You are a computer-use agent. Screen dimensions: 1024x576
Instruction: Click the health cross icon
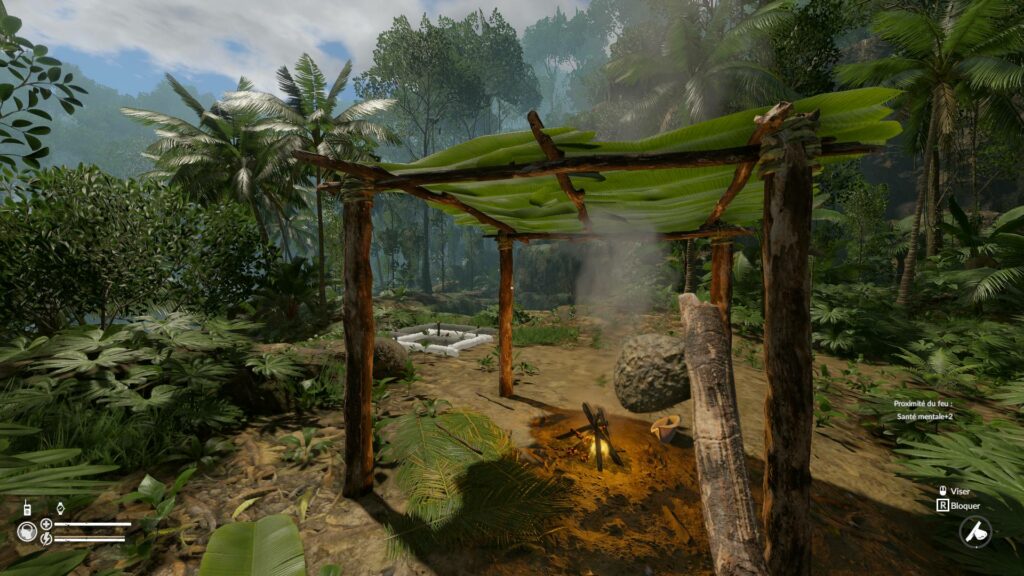(x=46, y=524)
